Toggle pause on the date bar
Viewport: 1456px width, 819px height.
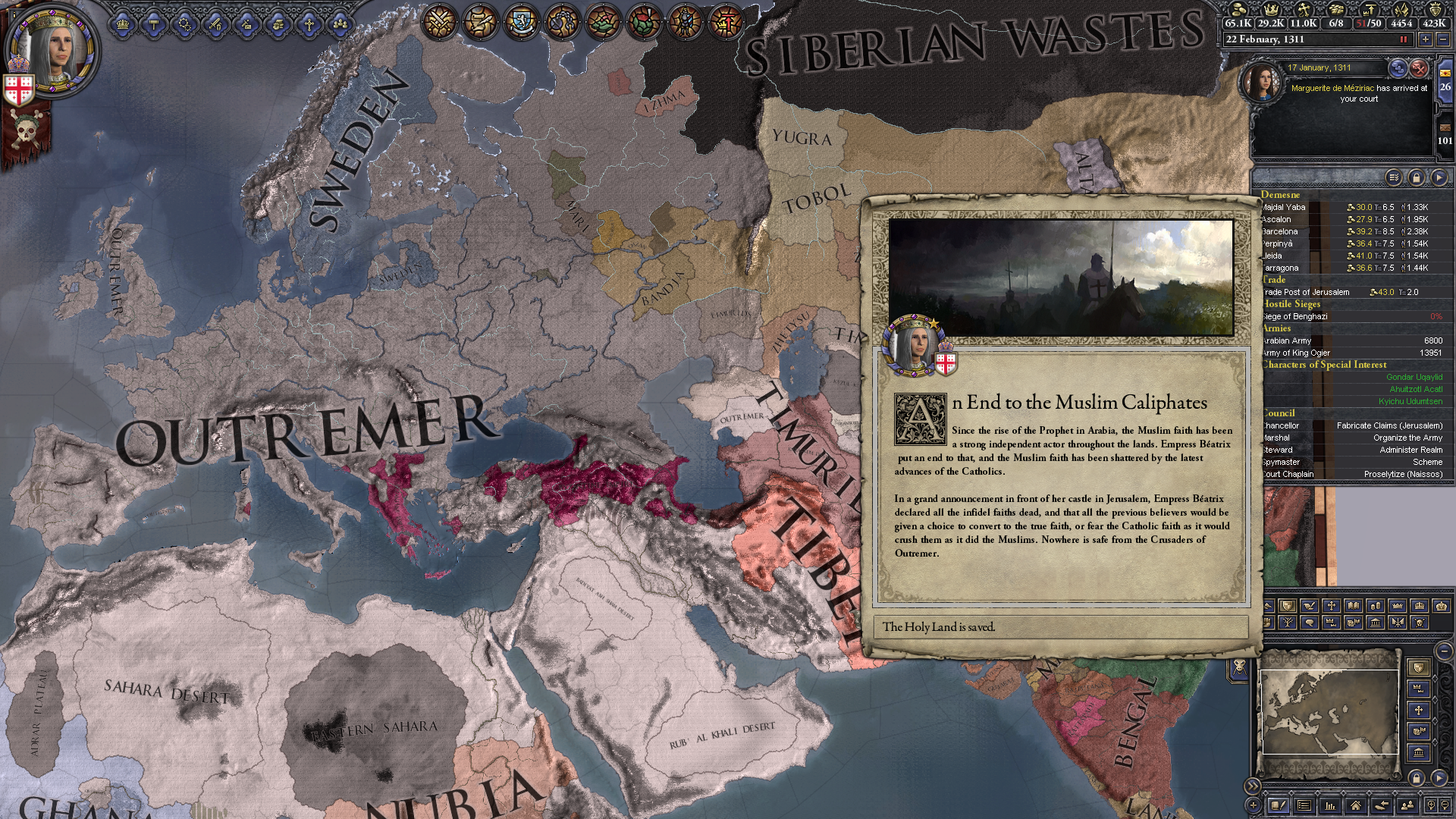pyautogui.click(x=1403, y=39)
